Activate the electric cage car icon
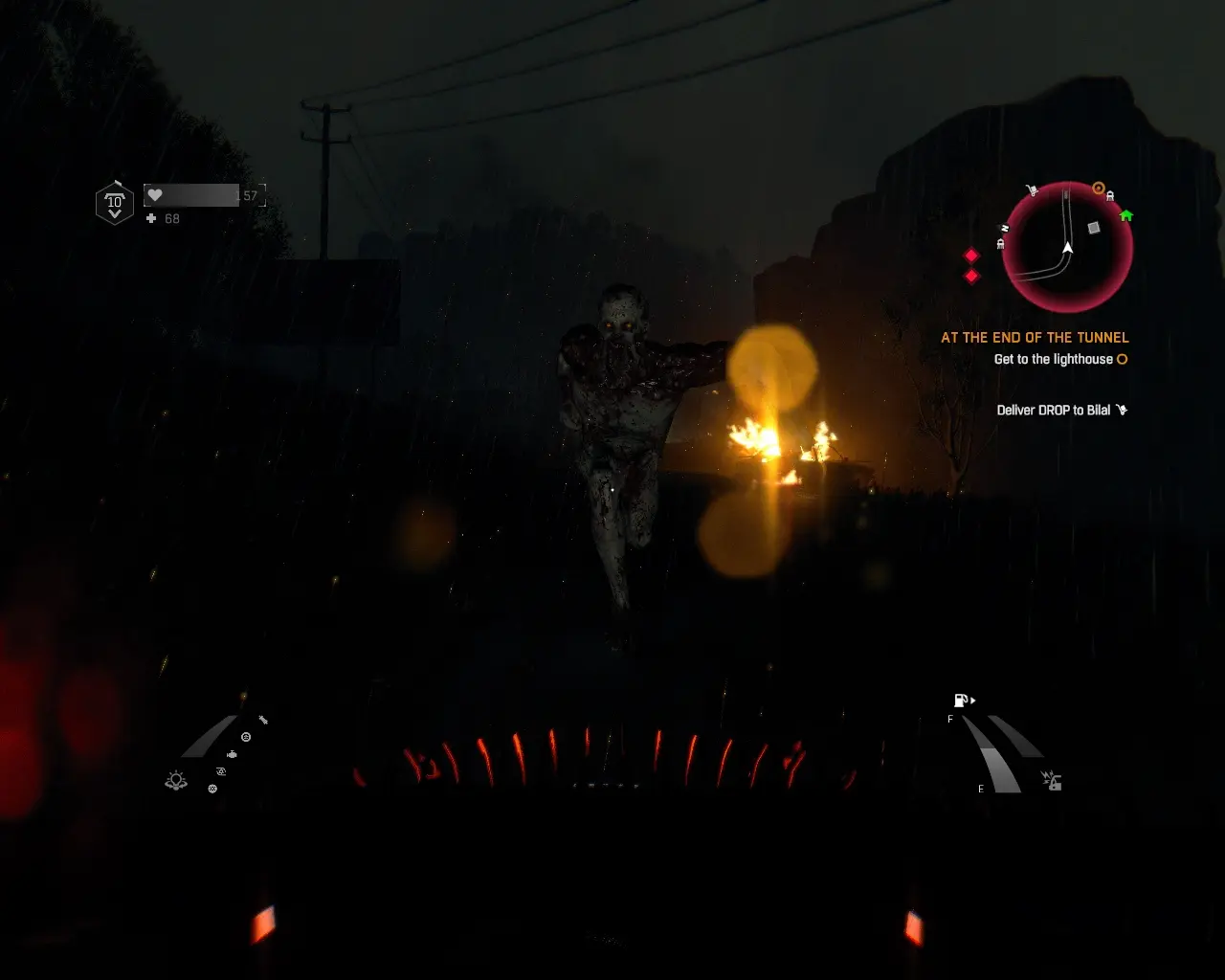1225x980 pixels. coord(1052,781)
